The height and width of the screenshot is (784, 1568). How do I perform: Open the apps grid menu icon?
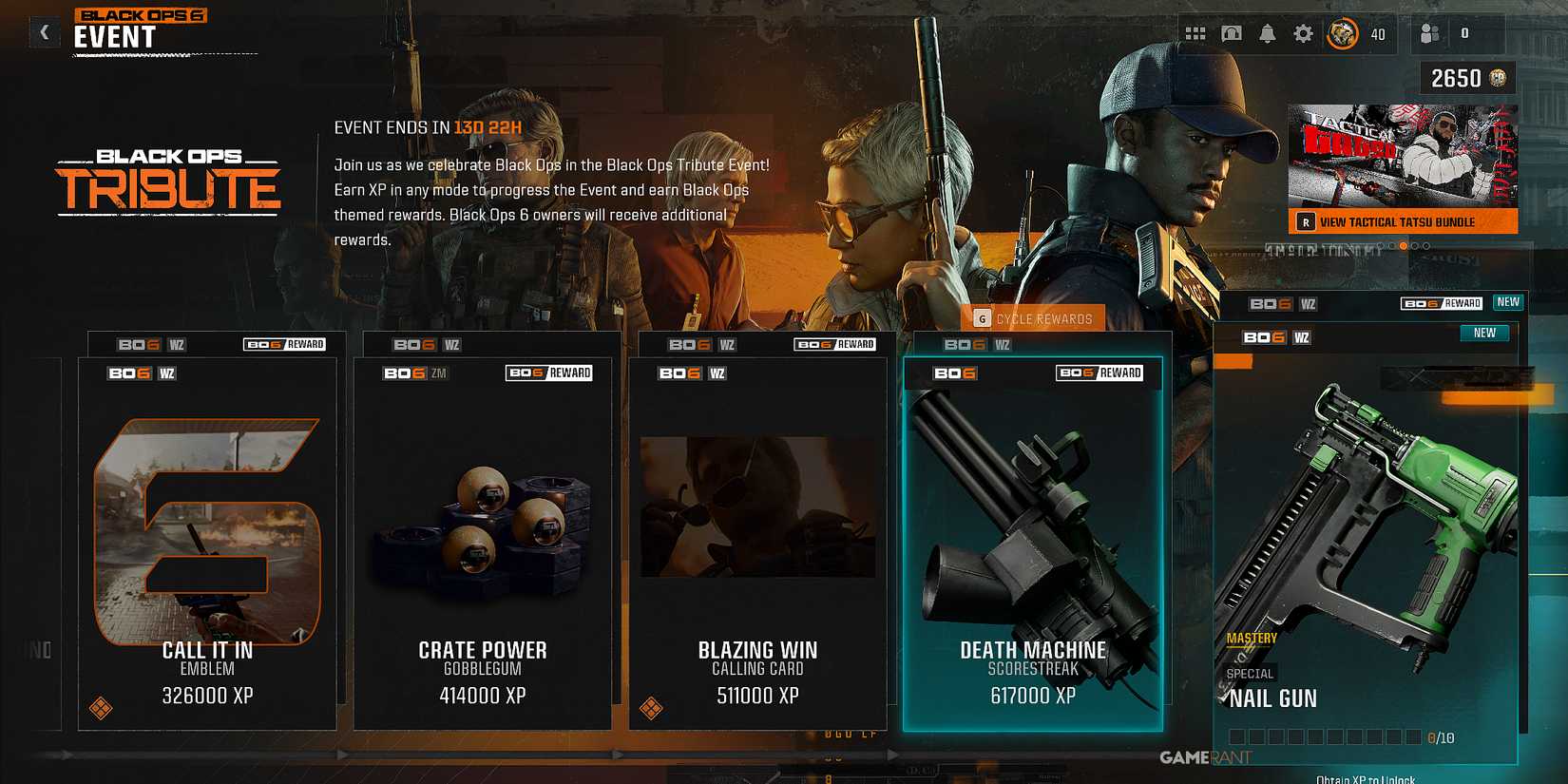pos(1195,32)
